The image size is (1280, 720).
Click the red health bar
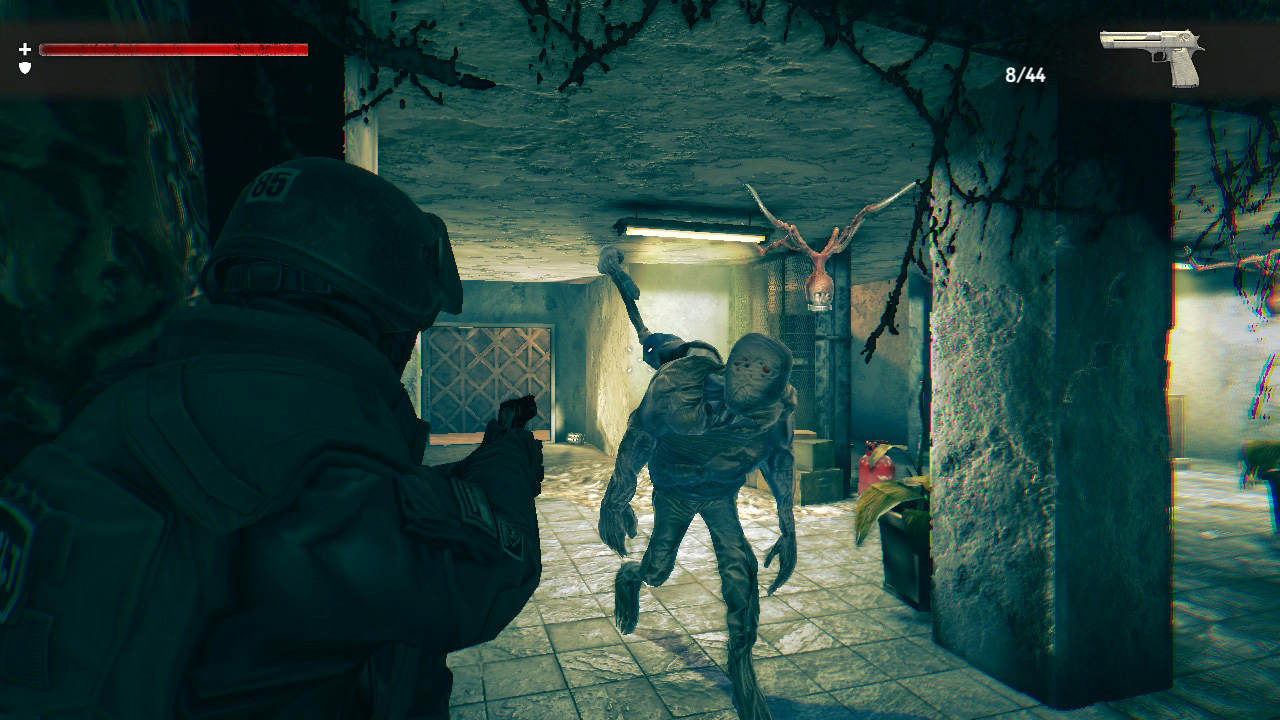[x=175, y=46]
